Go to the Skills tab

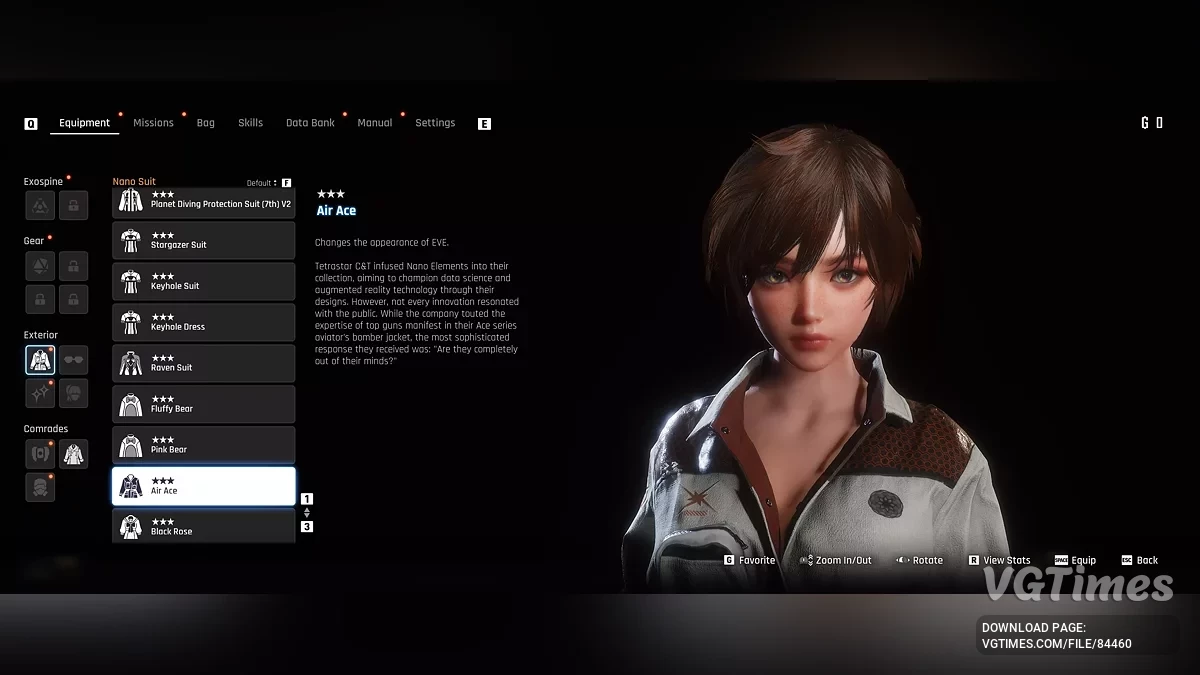(x=250, y=123)
